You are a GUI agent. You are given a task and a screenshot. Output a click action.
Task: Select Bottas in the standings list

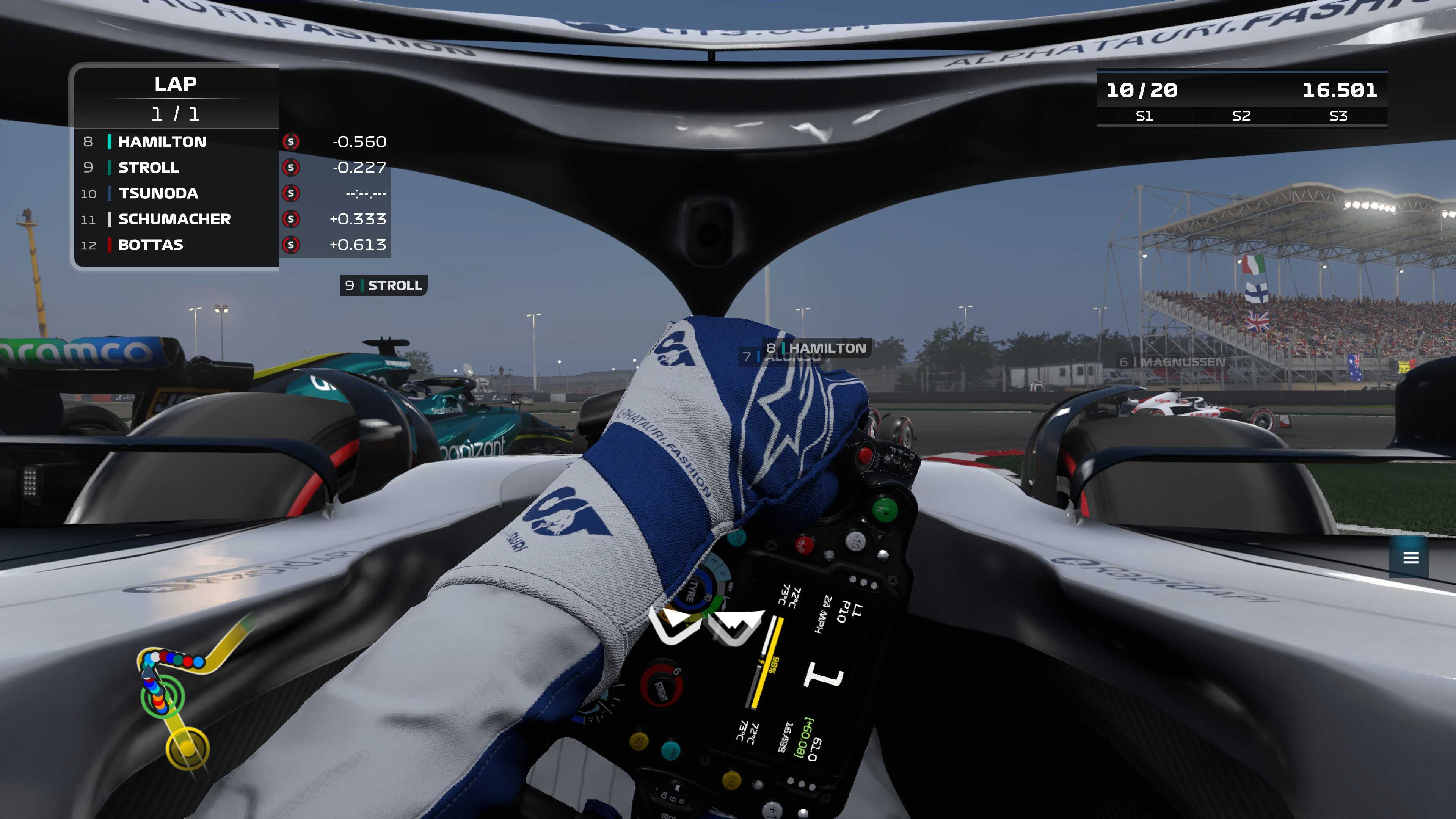(151, 245)
